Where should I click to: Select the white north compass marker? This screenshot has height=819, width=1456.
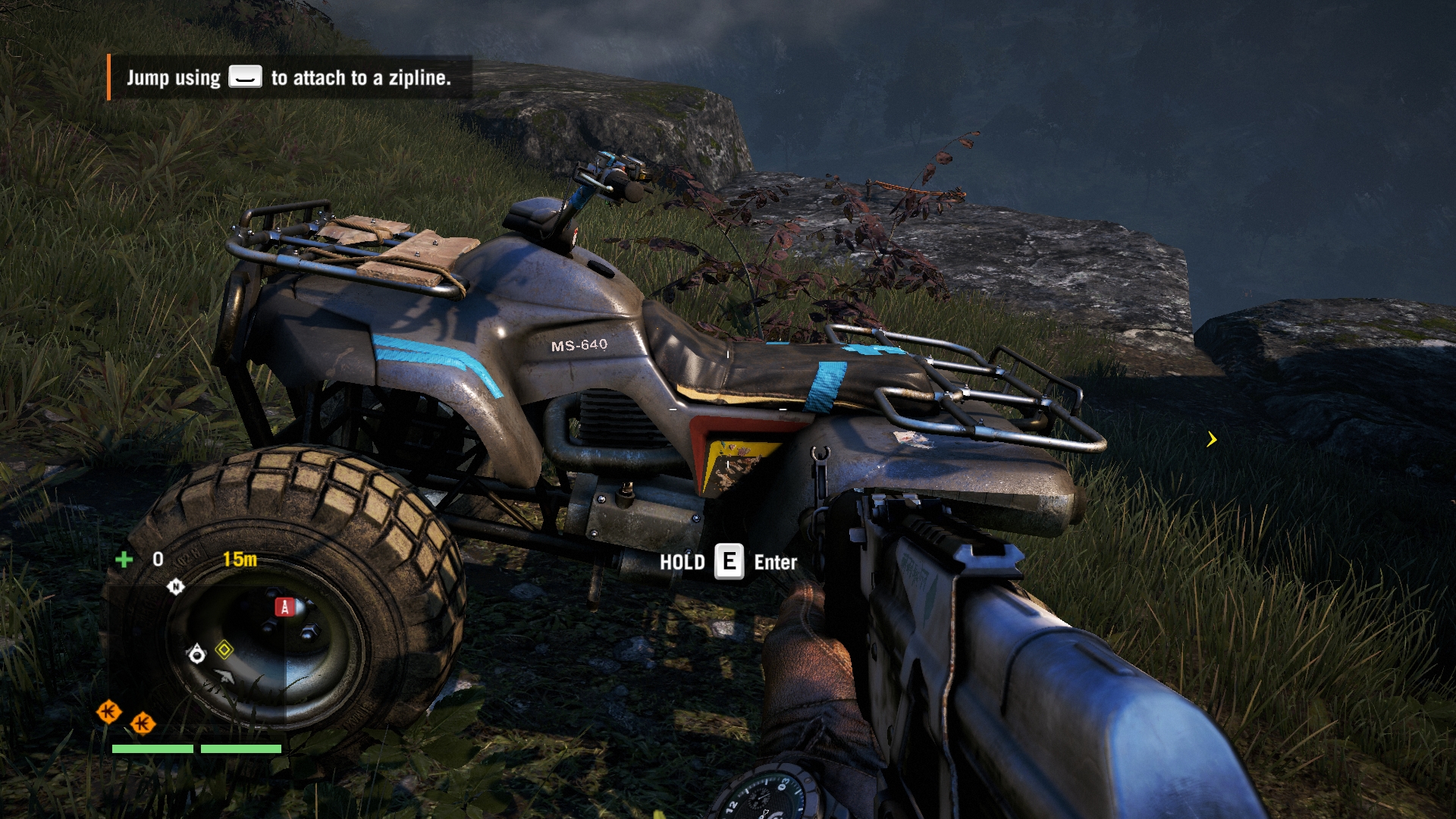coord(175,587)
